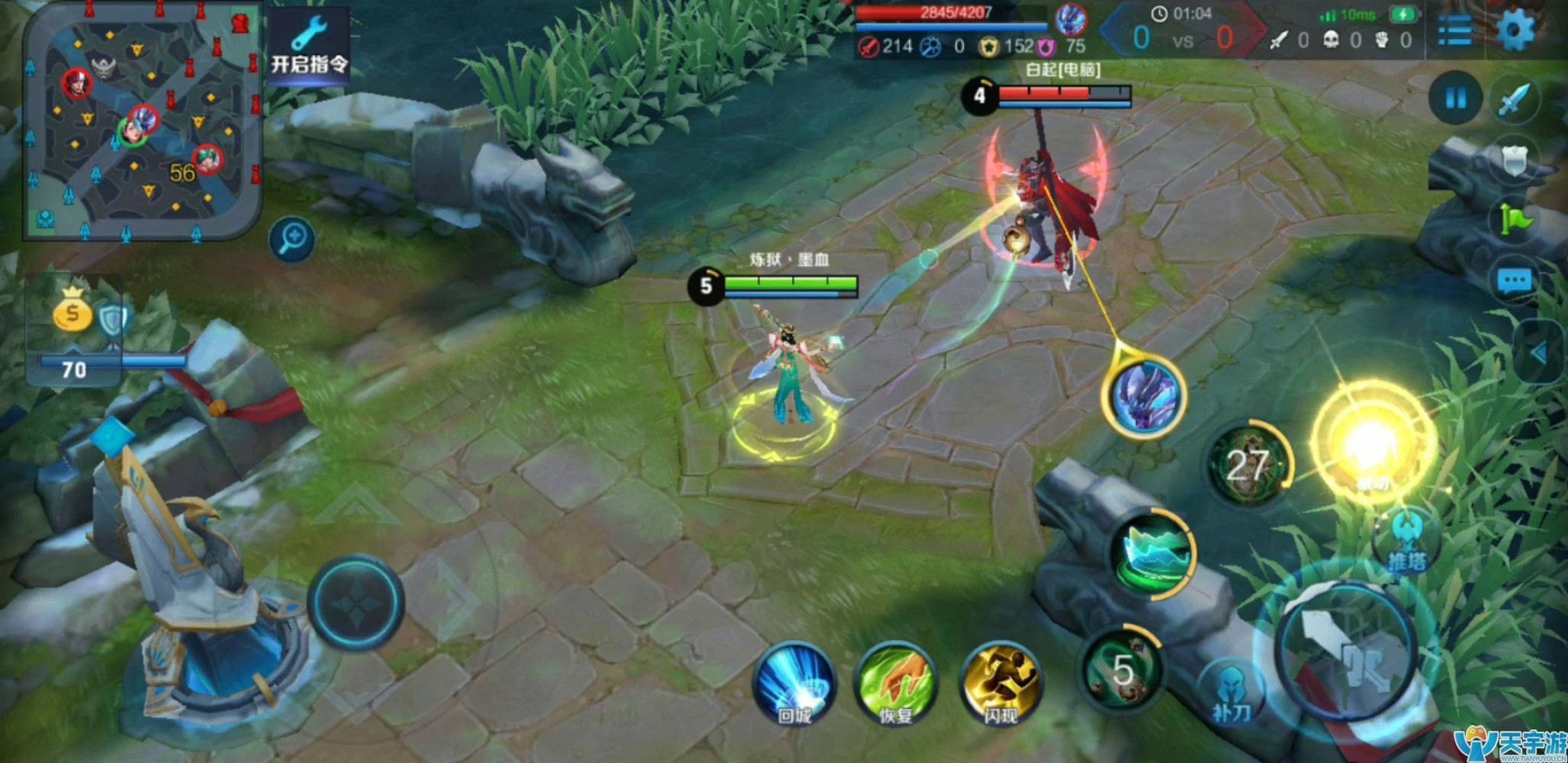1568x763 pixels.
Task: Click the sword attack signal icon
Action: point(1515,99)
